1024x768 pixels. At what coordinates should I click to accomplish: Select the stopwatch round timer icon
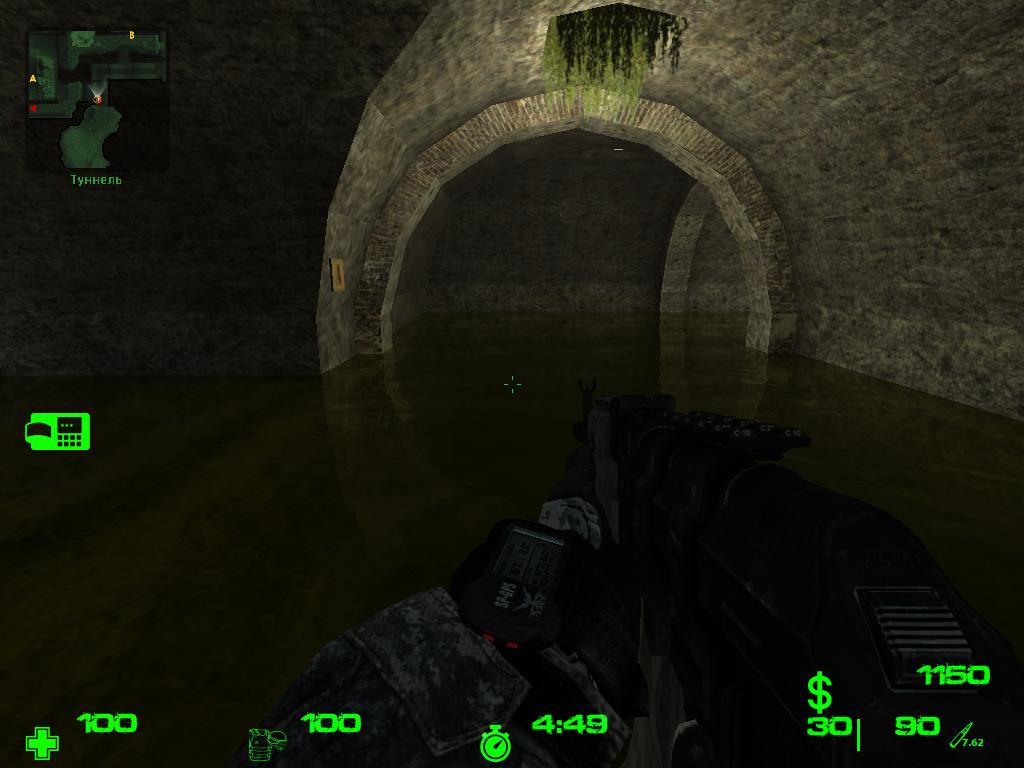495,743
